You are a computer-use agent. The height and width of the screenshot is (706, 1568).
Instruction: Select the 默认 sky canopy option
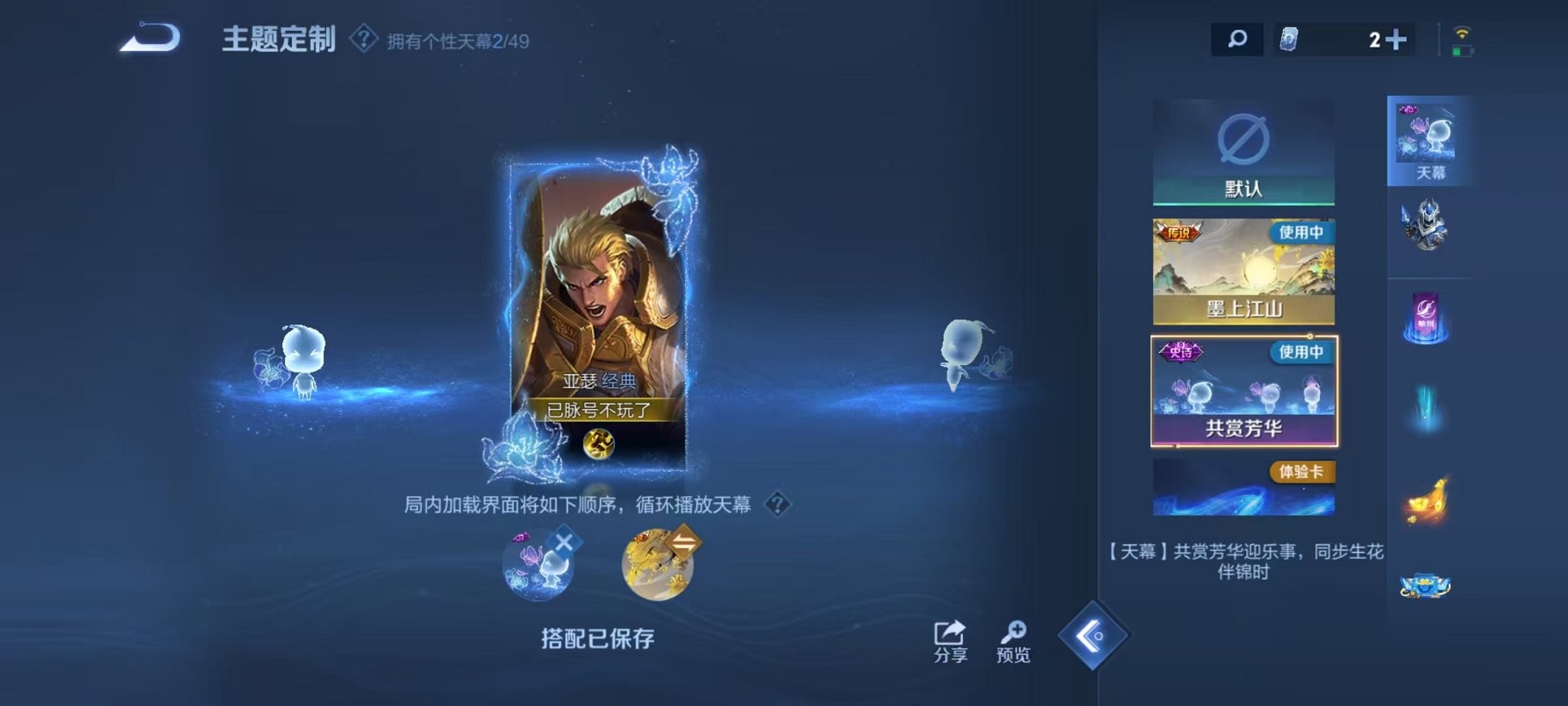pyautogui.click(x=1243, y=150)
